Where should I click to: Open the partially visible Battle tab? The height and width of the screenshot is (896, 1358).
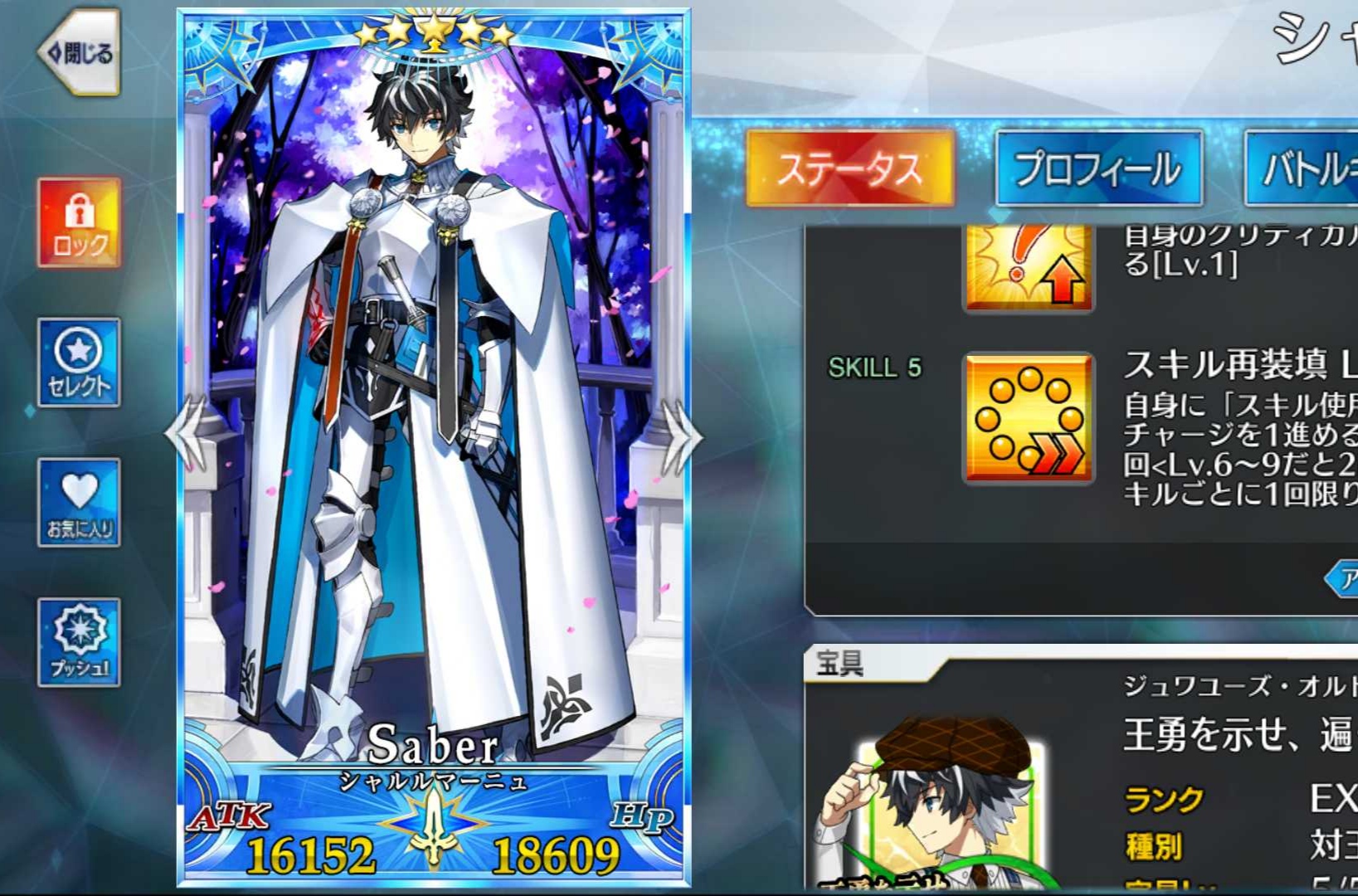(x=1302, y=168)
